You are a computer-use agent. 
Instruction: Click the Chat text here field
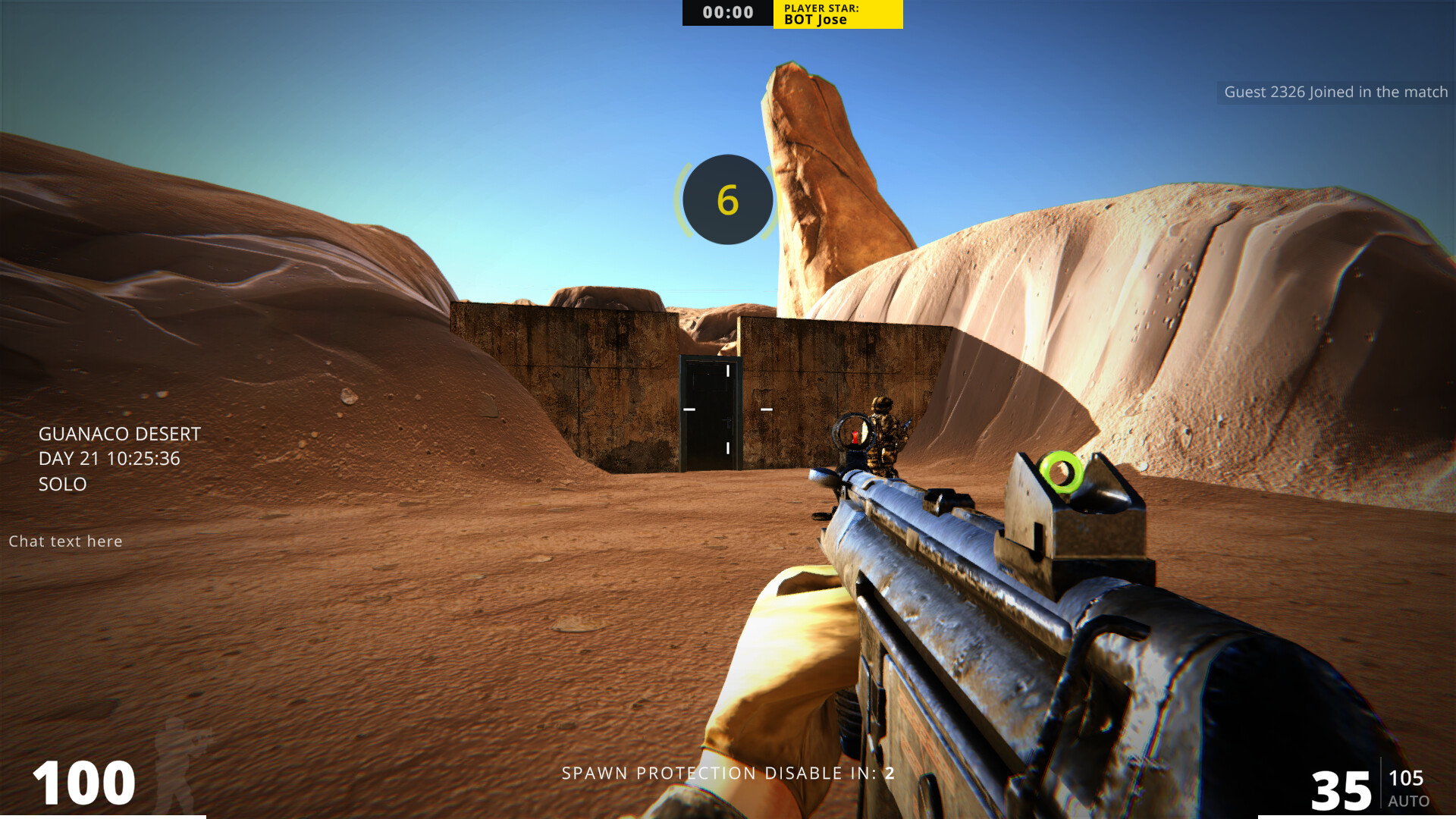click(65, 541)
